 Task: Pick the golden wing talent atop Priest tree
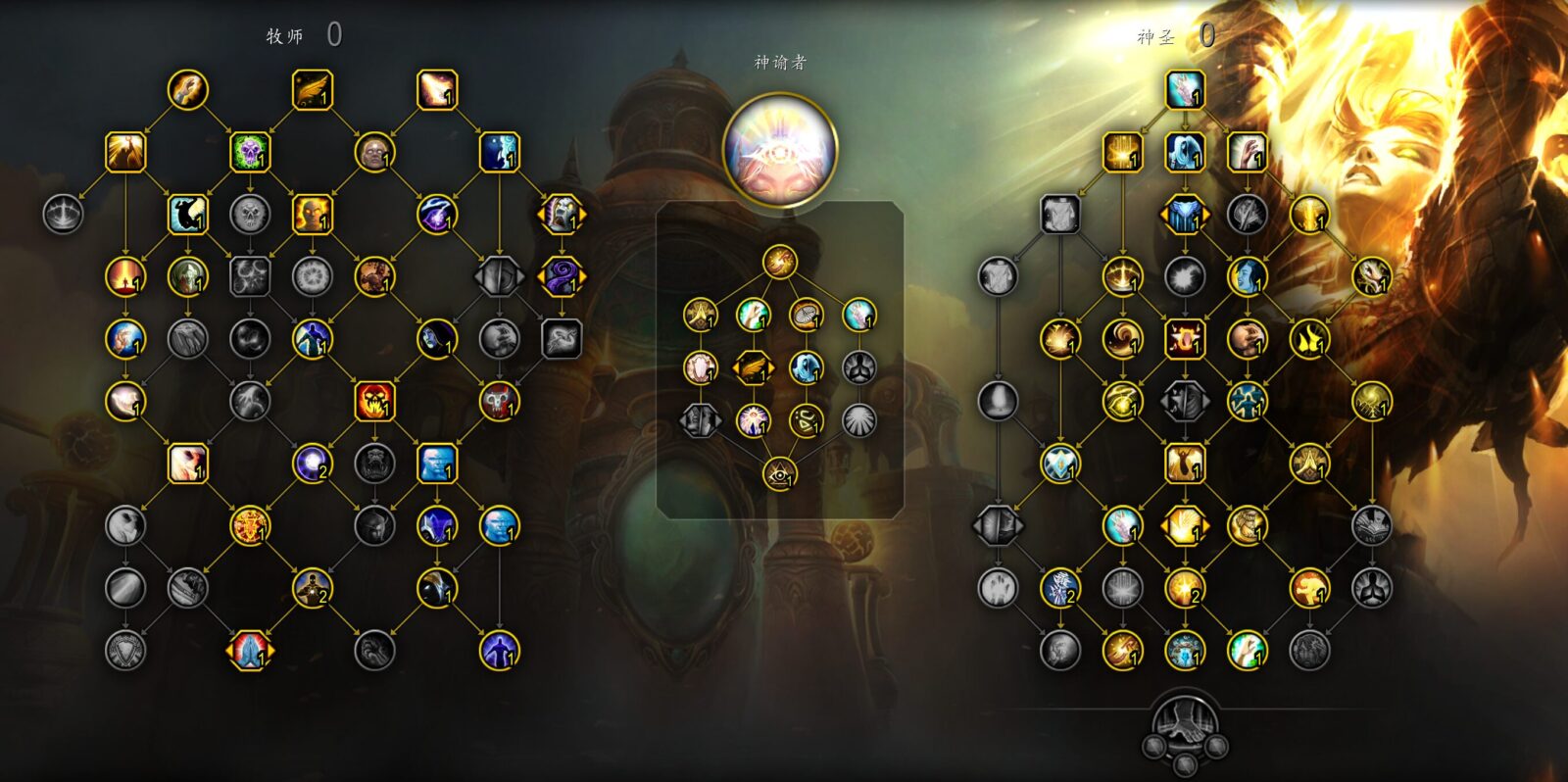pyautogui.click(x=313, y=90)
